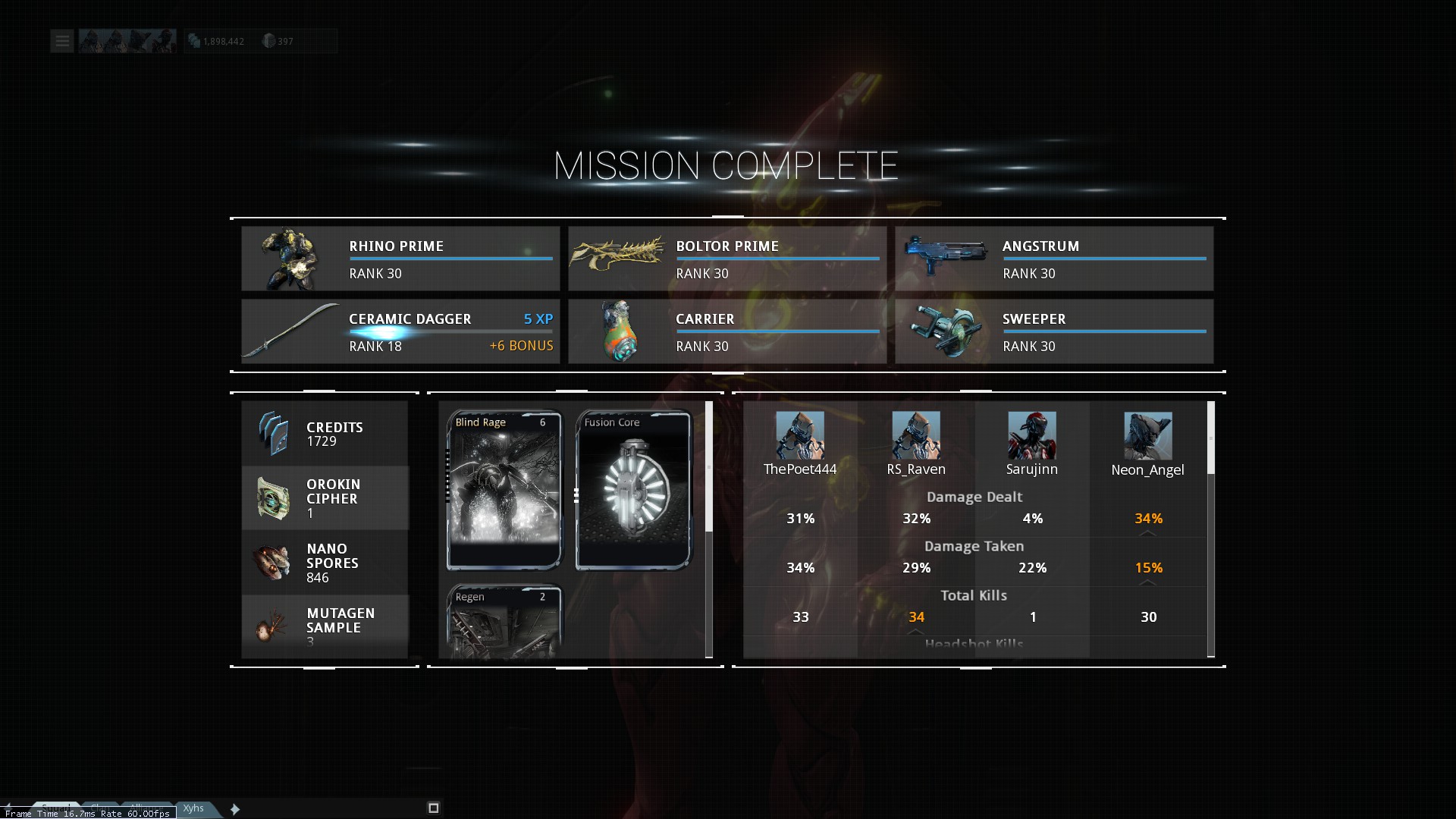The image size is (1456, 819).
Task: Click the Mutagen Sample reward row
Action: (325, 626)
